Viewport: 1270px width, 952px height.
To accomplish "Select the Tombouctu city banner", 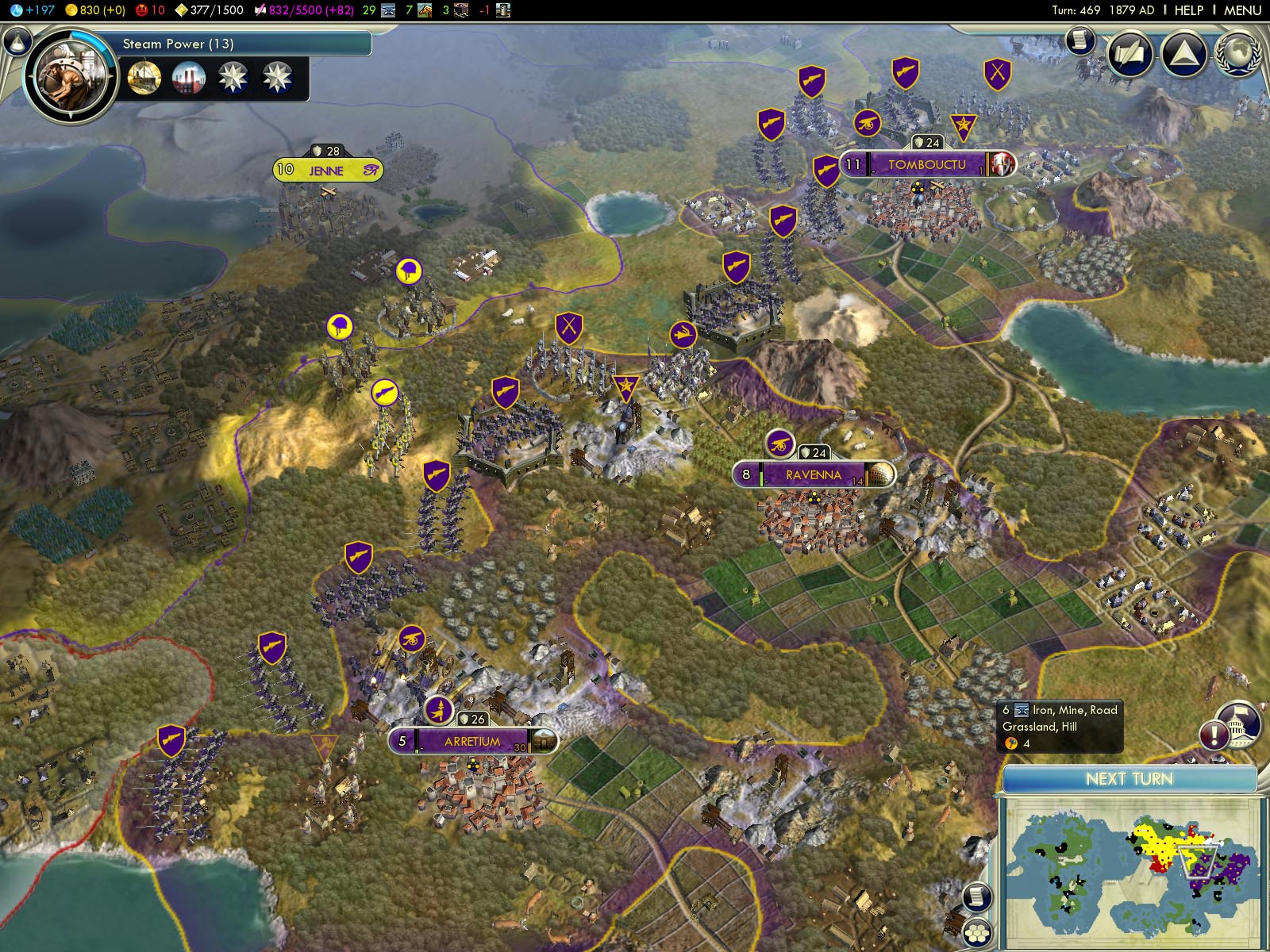I will tap(926, 164).
